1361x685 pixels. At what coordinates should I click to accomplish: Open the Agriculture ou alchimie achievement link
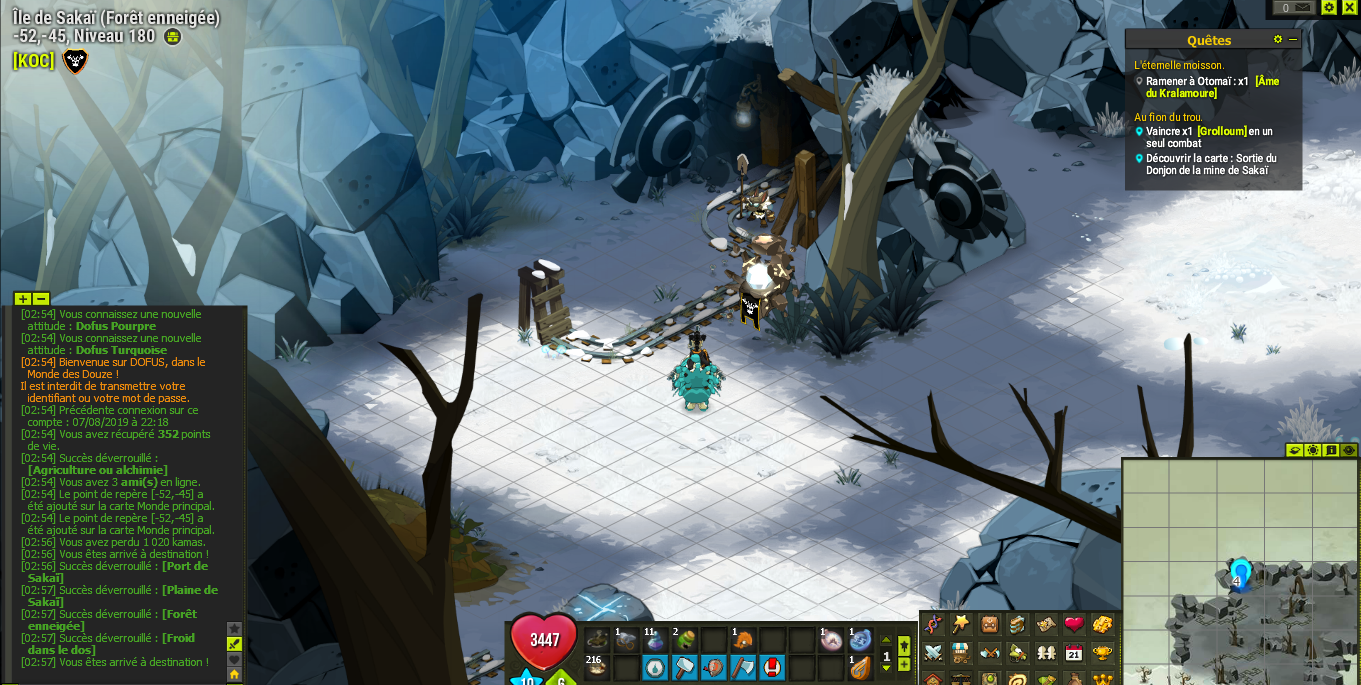point(97,470)
